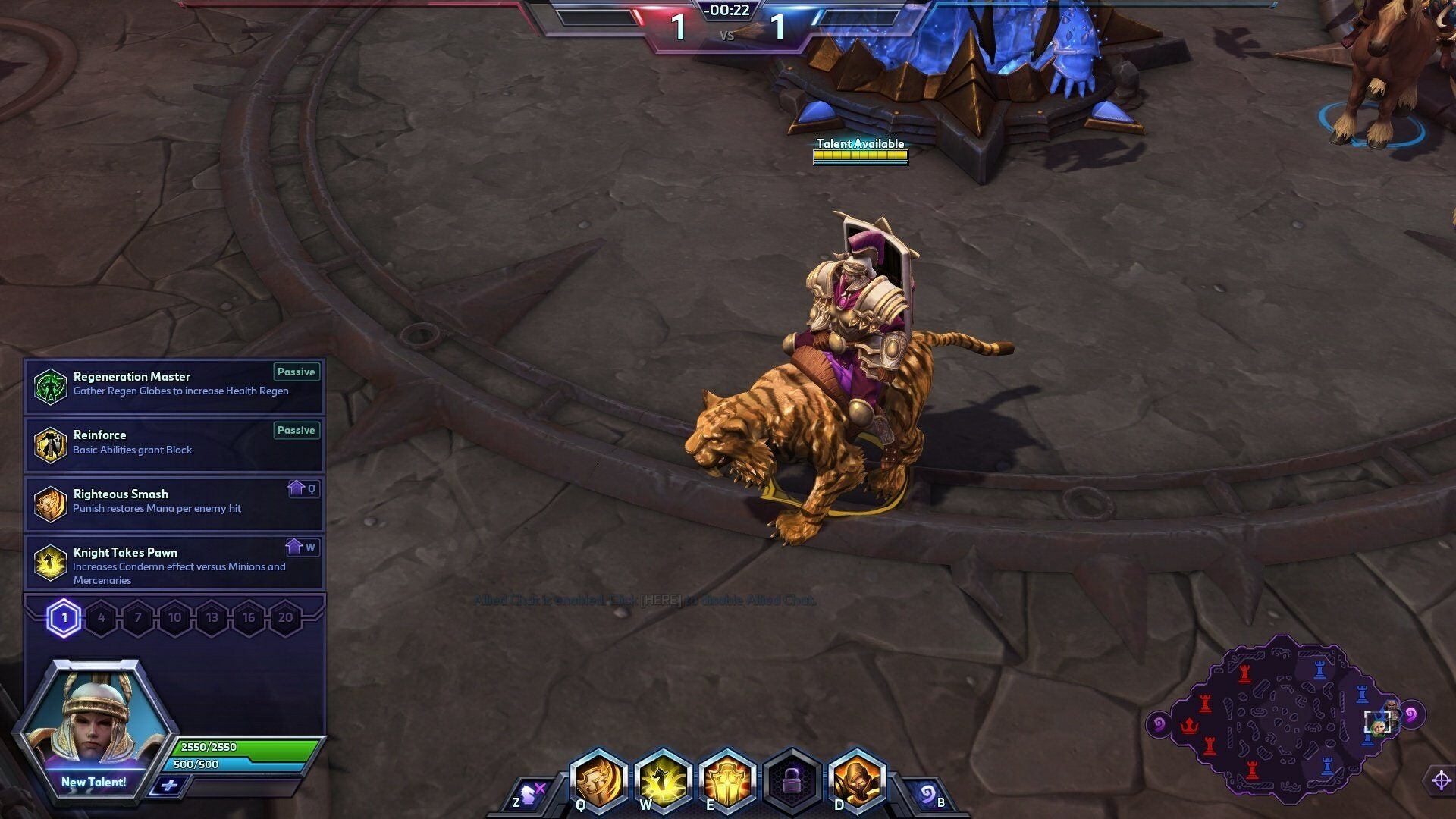Click the level 20 talent tier hexagon
This screenshot has width=1456, height=819.
285,618
